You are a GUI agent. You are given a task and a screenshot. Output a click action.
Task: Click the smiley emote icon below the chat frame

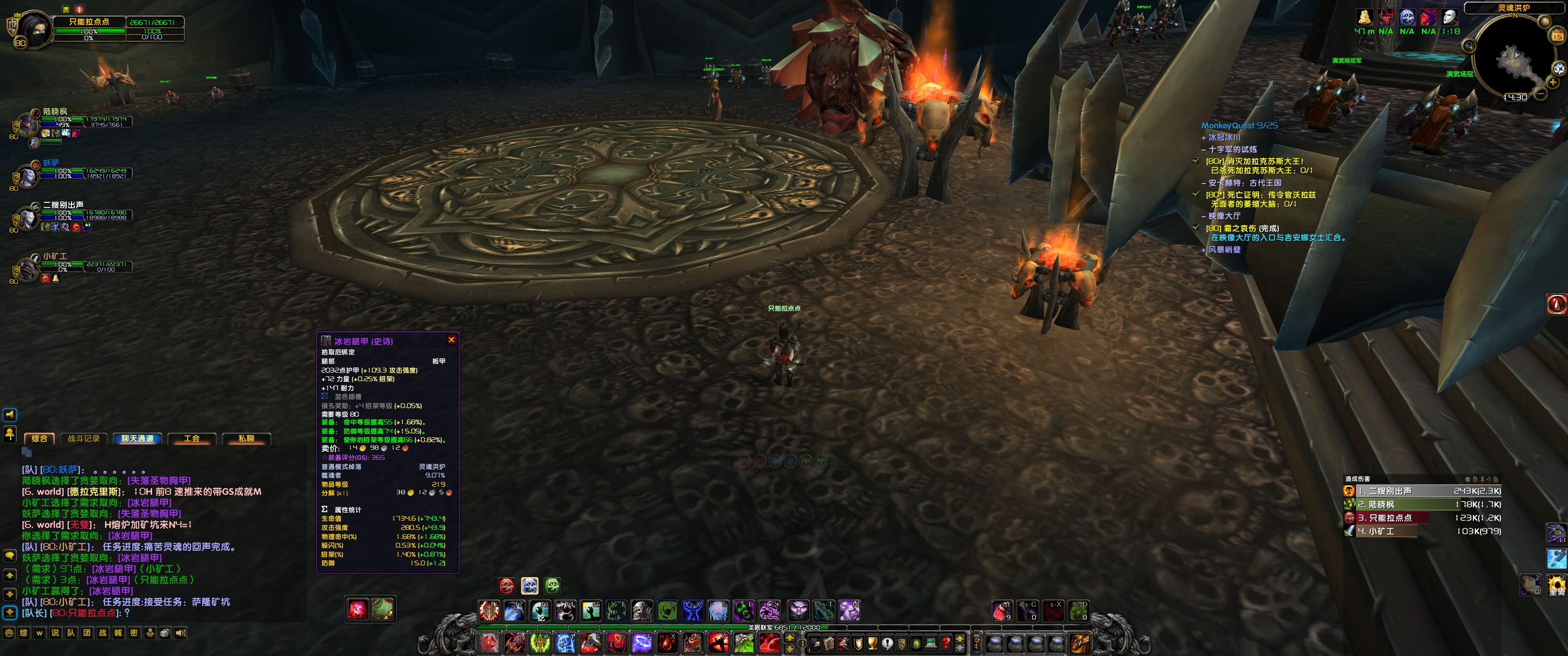point(9,633)
